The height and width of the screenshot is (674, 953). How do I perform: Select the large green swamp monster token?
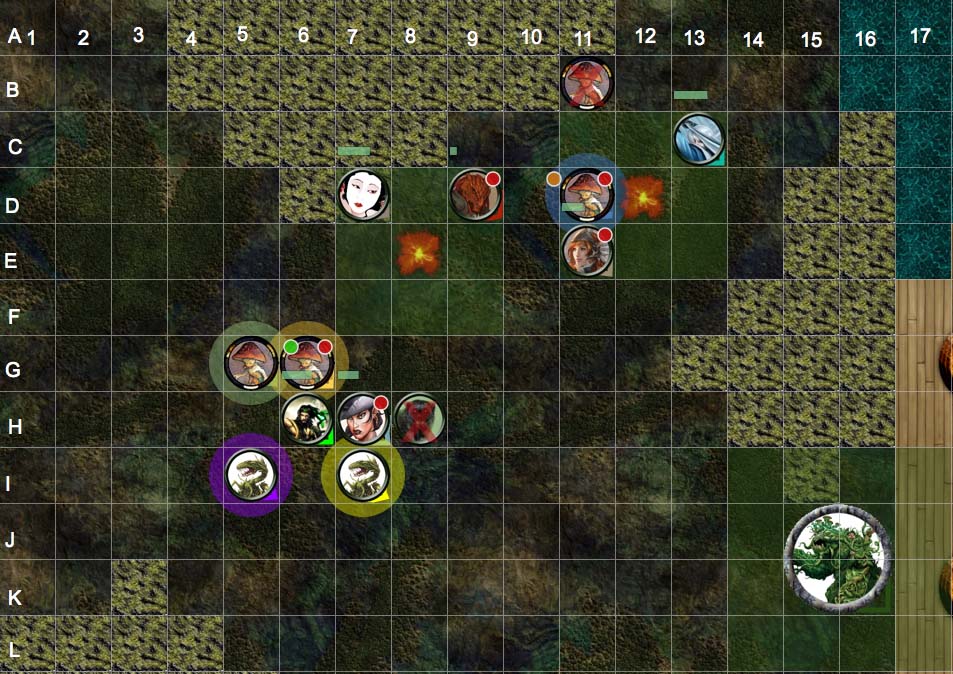click(837, 557)
